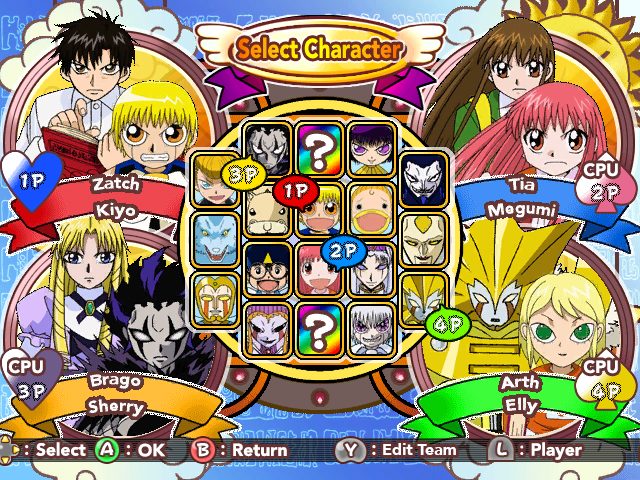
Task: Choose the white-masked vampire-like character tile
Action: tap(423, 180)
